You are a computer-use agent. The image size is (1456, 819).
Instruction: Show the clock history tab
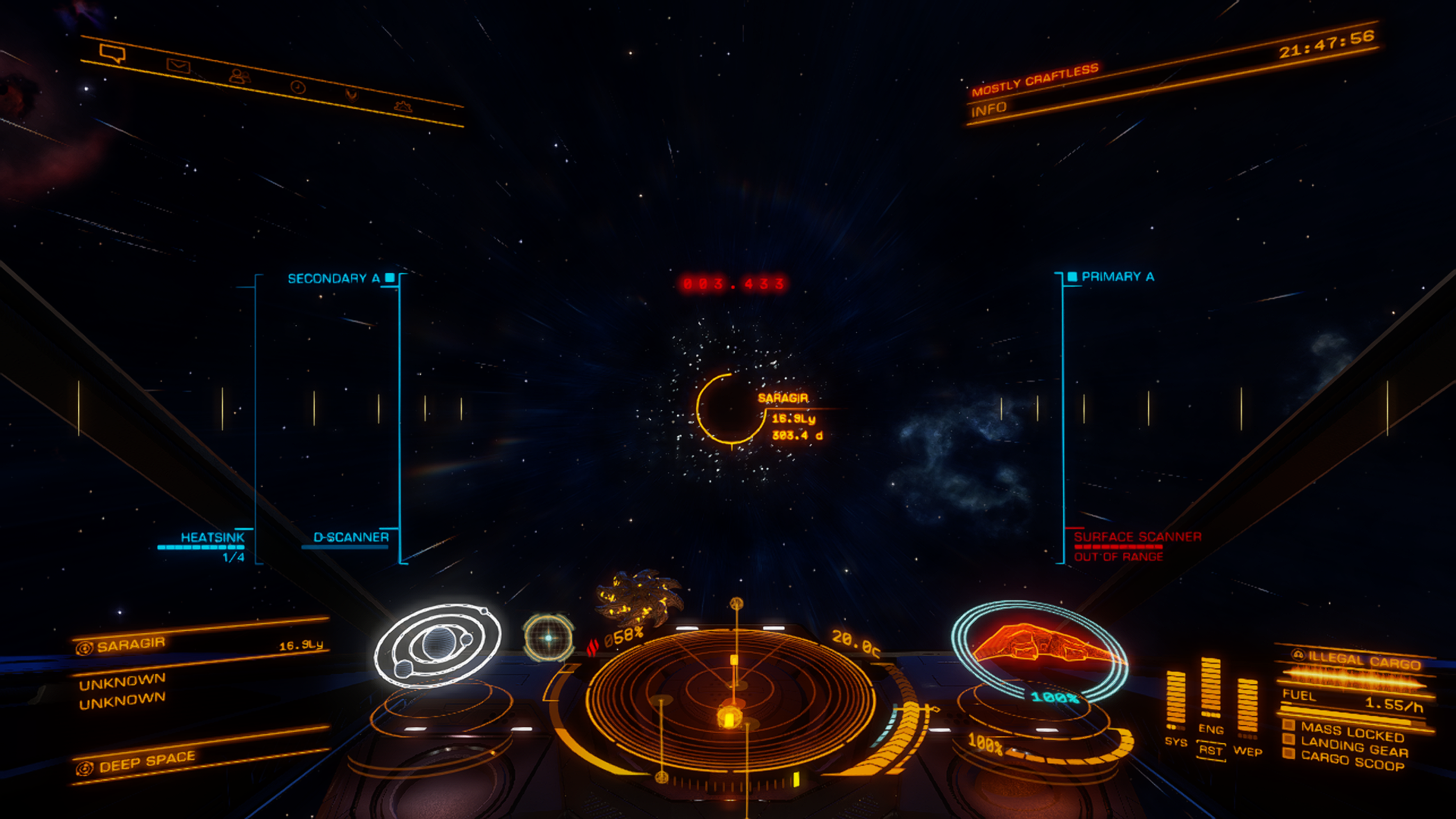[x=297, y=87]
